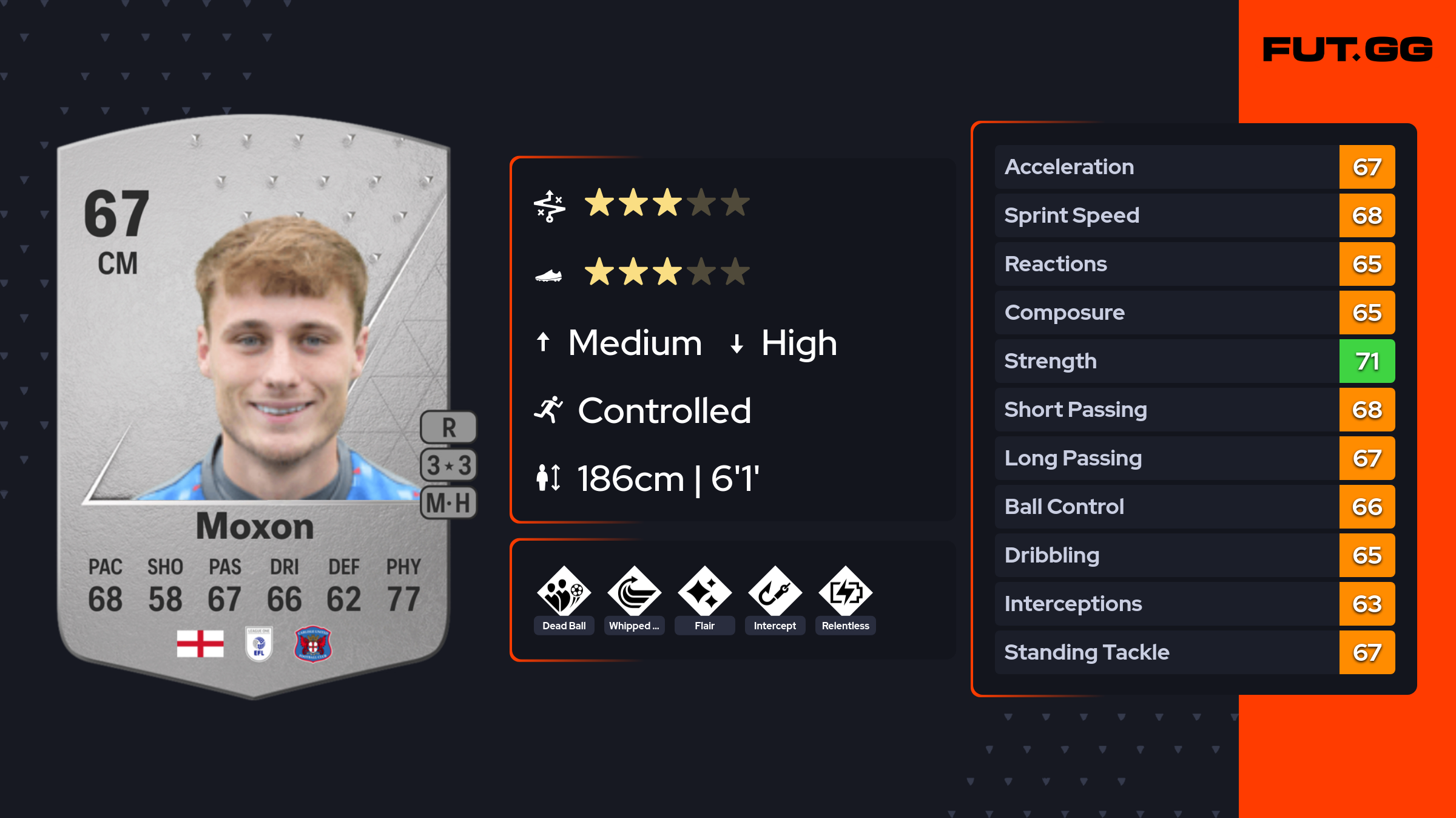Select the Acceleration stat row
The image size is (1456, 818).
(x=1195, y=167)
